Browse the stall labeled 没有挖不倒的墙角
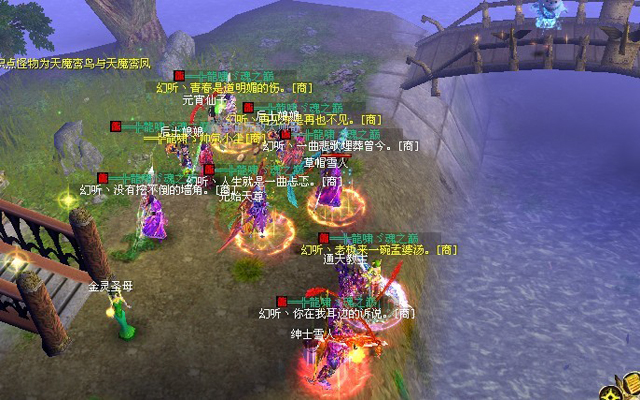Image resolution: width=640 pixels, height=400 pixels. (148, 190)
